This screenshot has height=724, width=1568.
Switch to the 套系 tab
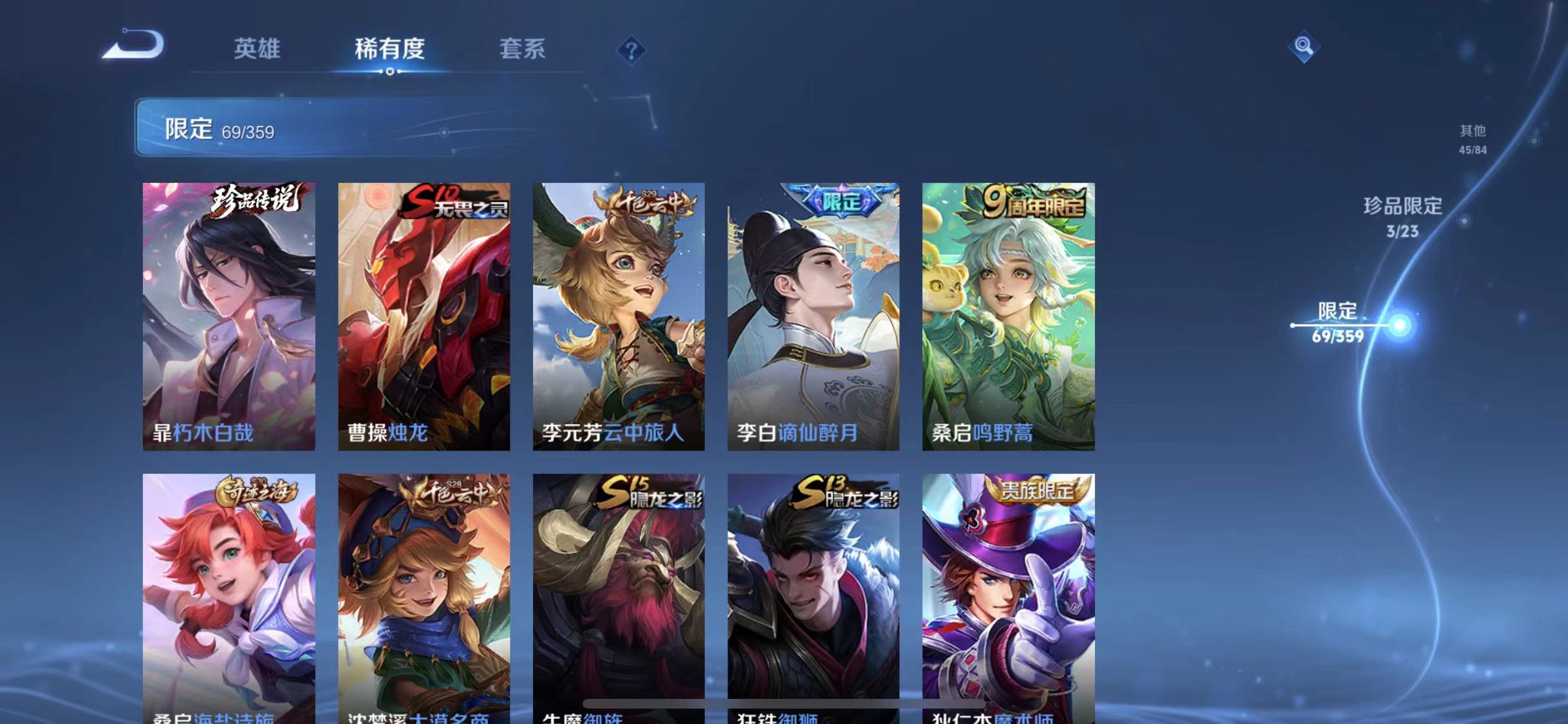(x=523, y=49)
